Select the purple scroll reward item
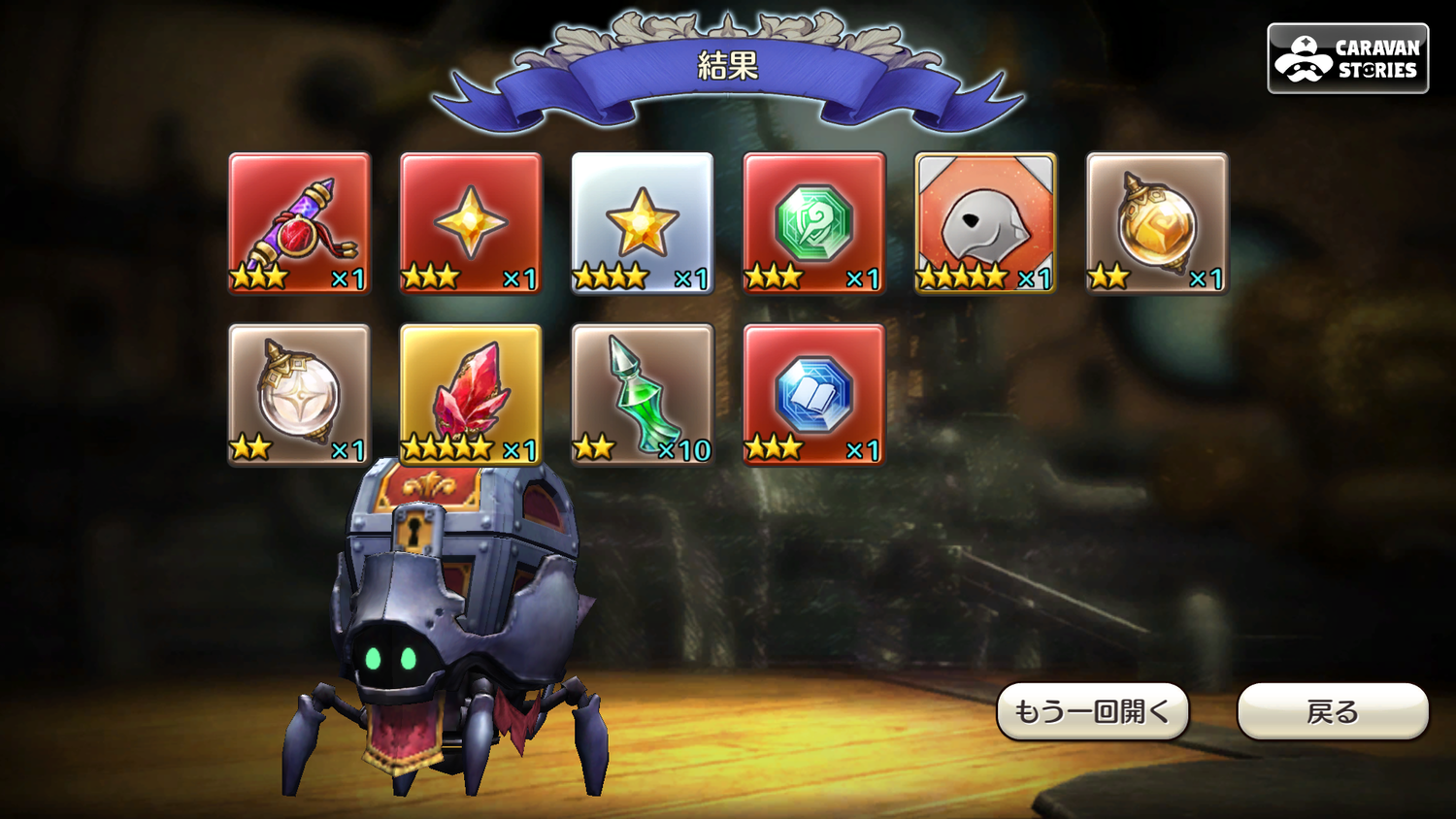This screenshot has height=819, width=1456. (300, 222)
